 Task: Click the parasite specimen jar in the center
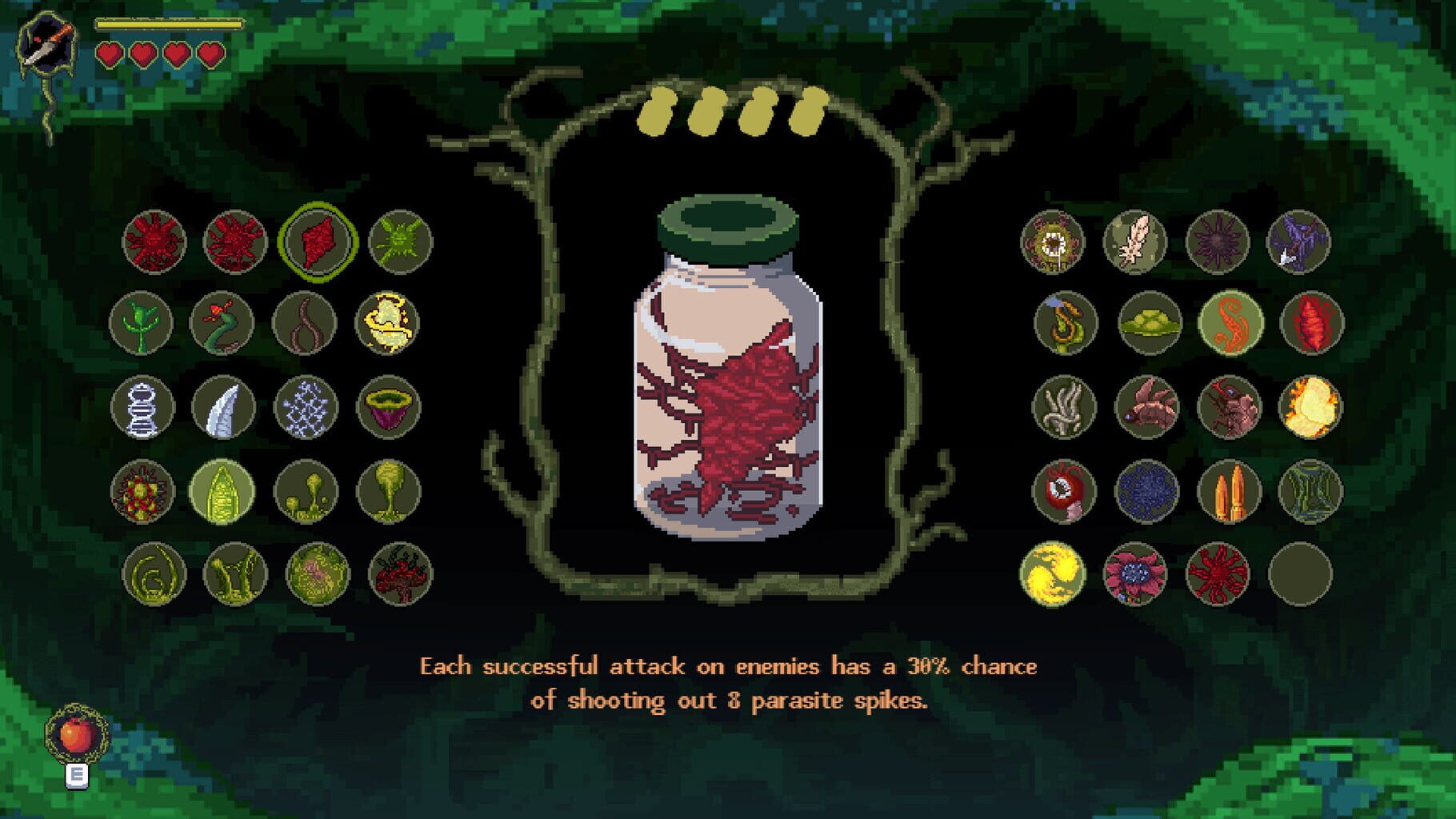tap(728, 384)
